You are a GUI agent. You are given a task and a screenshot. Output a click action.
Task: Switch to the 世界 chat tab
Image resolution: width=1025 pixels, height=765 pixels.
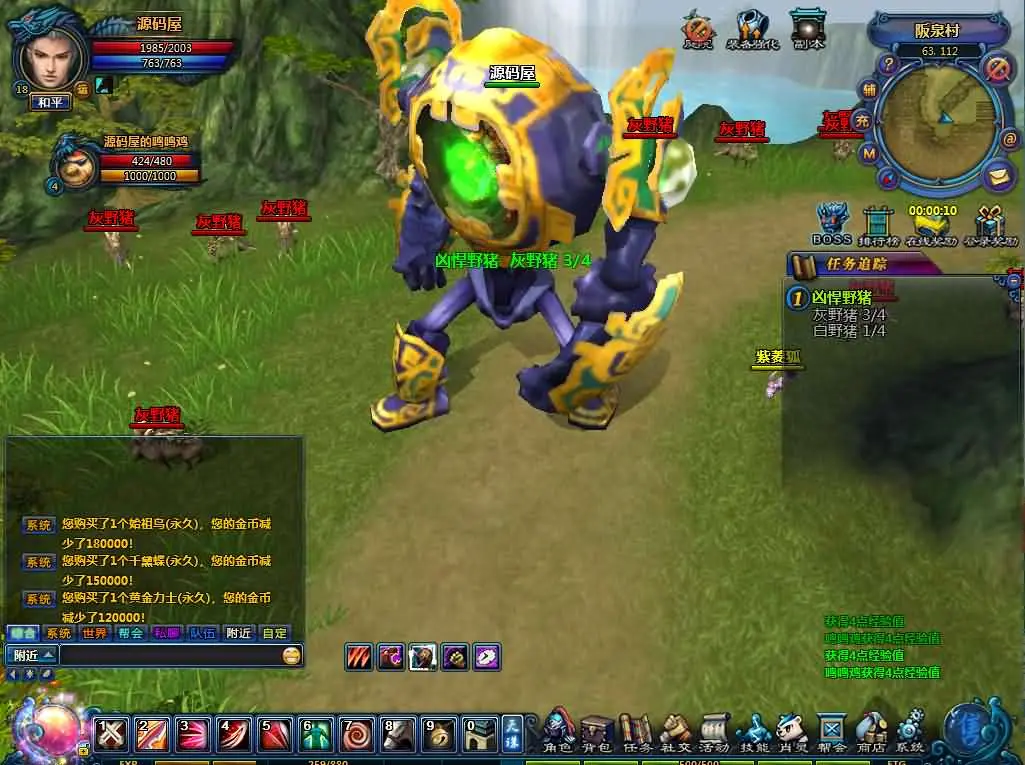94,633
